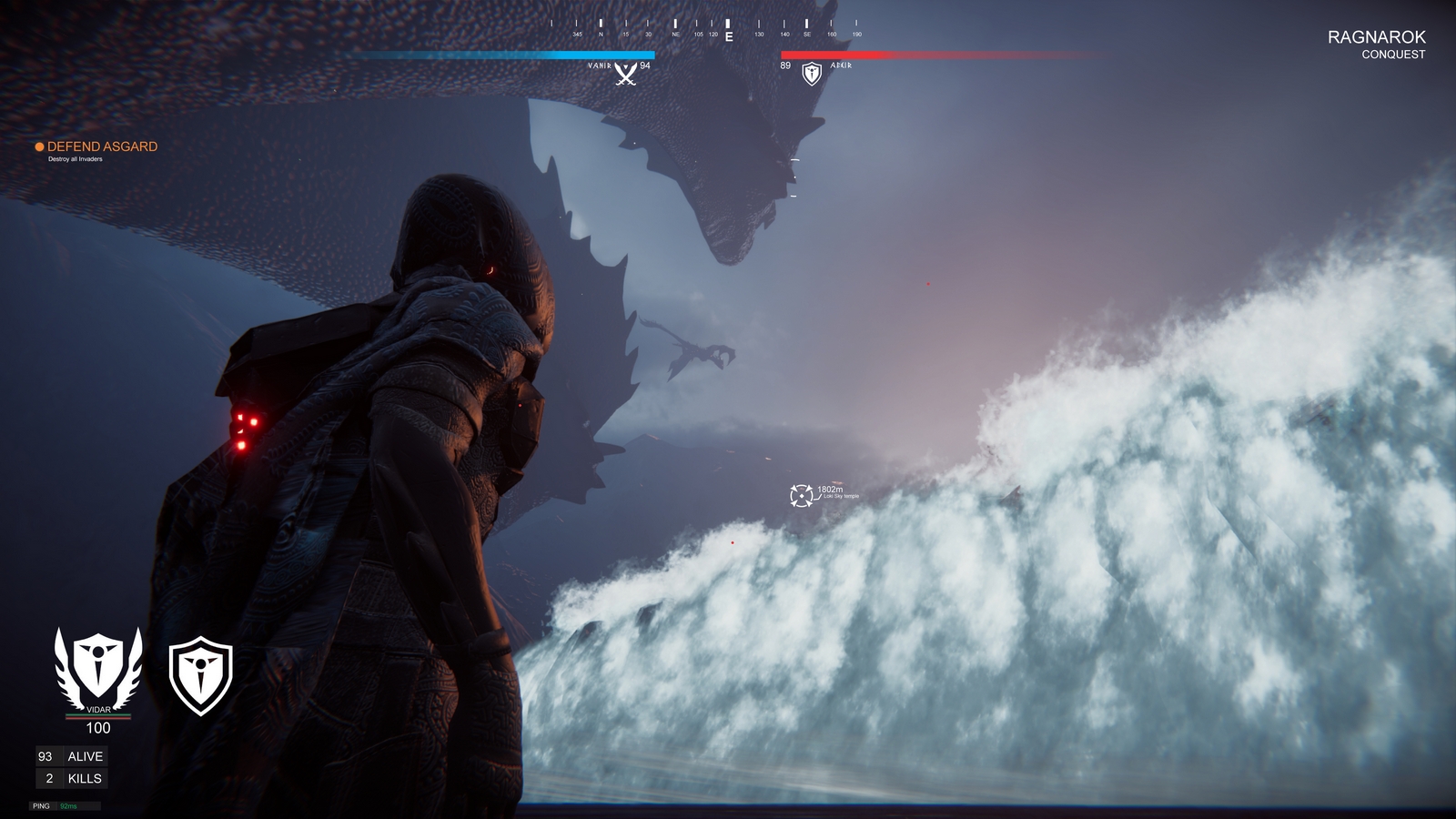This screenshot has height=819, width=1456.
Task: Open the RAGNAROK match title menu
Action: (1377, 36)
